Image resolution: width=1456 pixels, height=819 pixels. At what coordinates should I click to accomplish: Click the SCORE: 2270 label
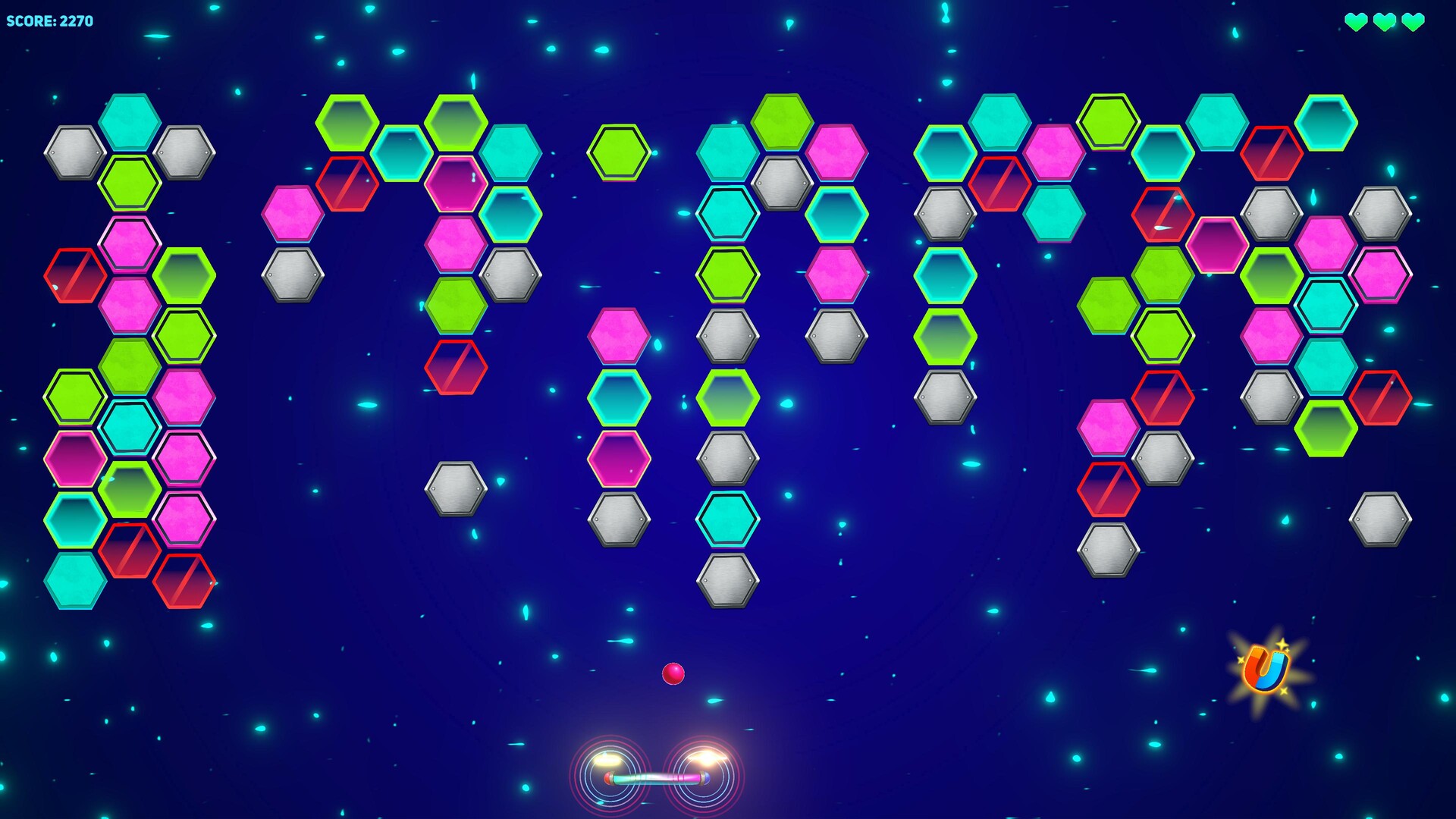point(49,20)
